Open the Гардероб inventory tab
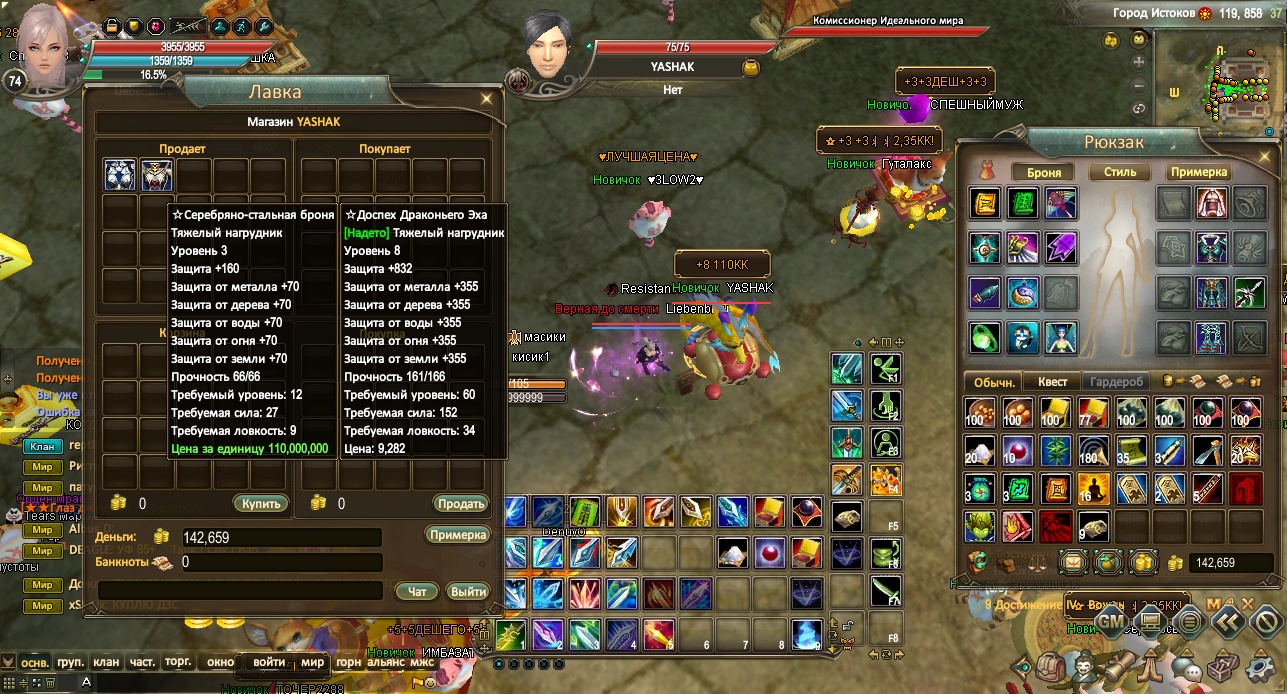Viewport: 1287px width, 694px height. tap(1116, 382)
